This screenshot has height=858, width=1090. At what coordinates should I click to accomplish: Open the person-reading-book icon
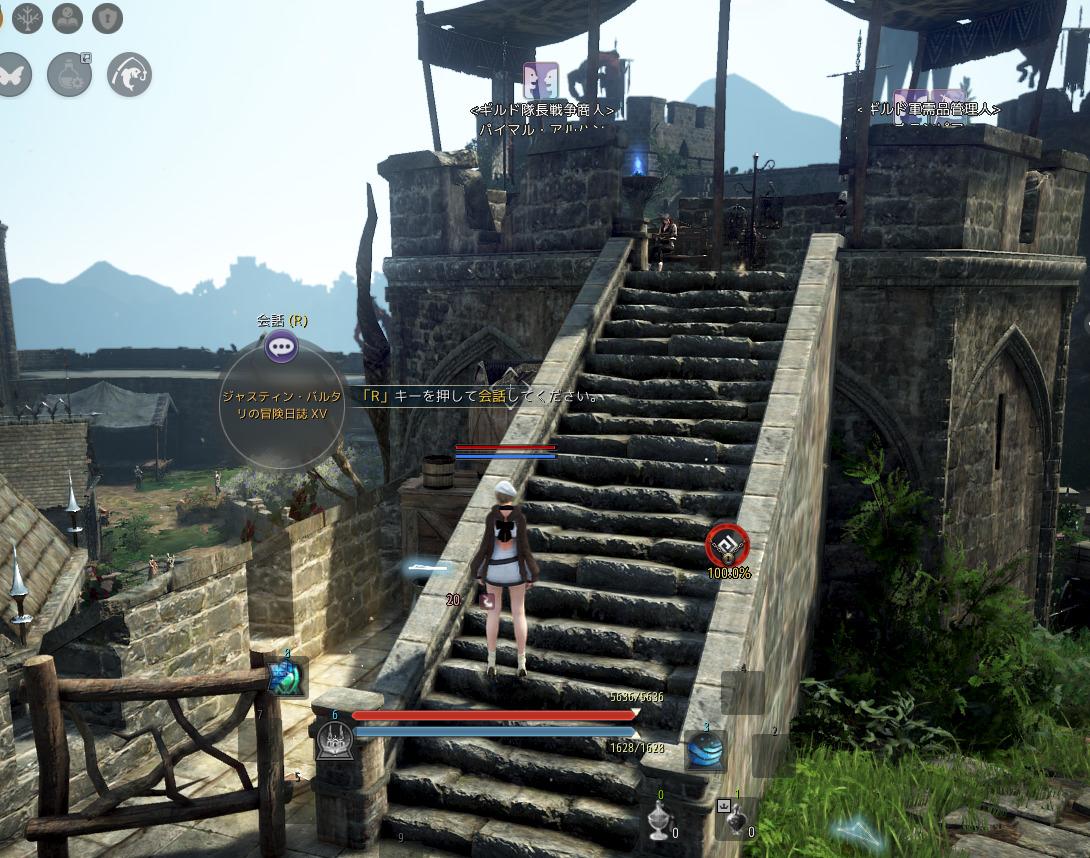tap(67, 18)
